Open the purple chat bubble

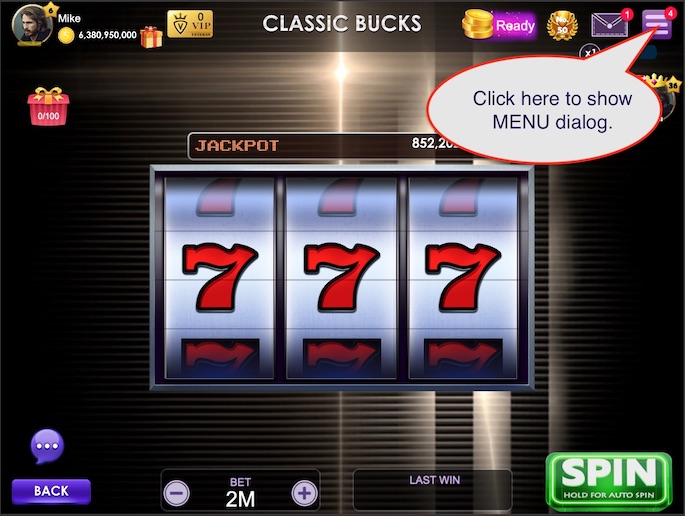[48, 445]
